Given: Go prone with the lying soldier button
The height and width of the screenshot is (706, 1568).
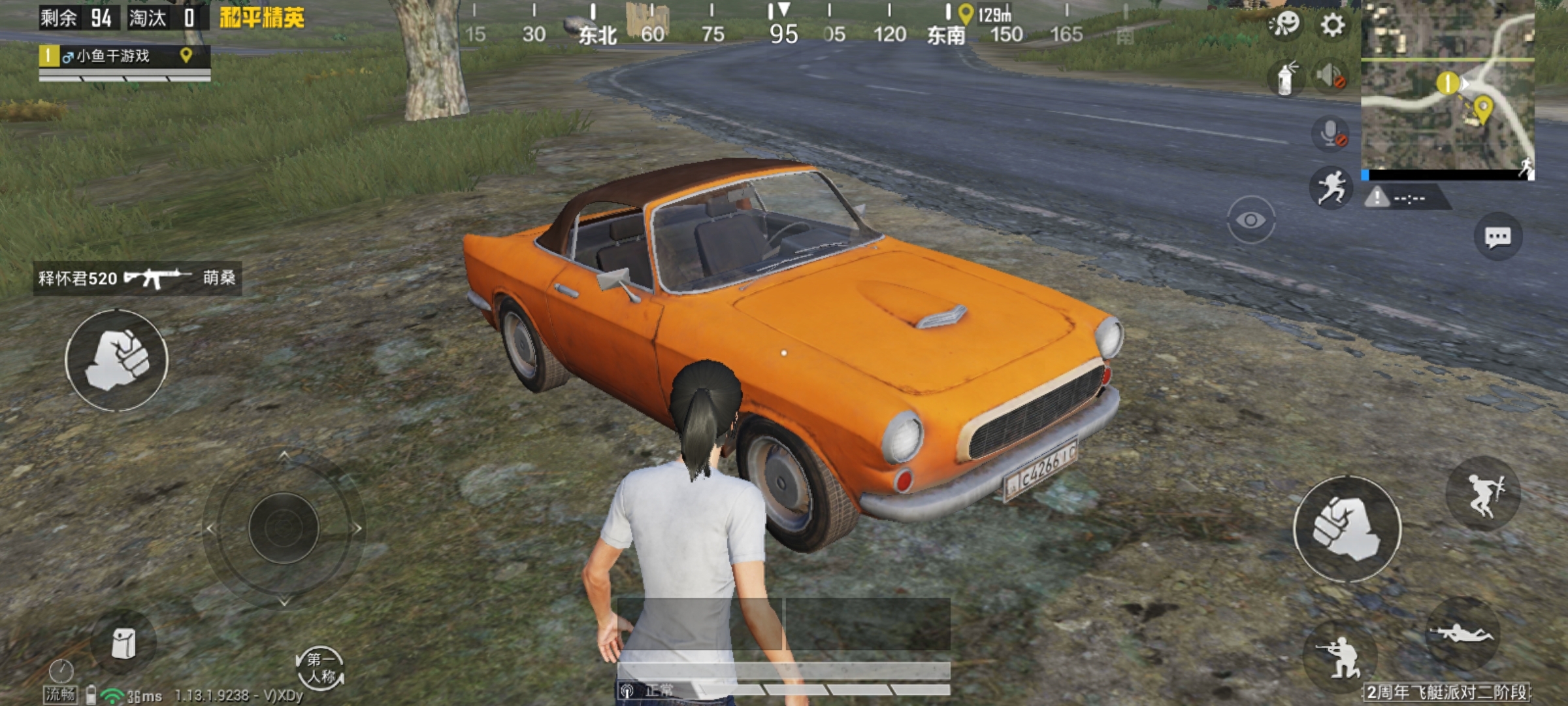Looking at the screenshot, I should (1462, 633).
